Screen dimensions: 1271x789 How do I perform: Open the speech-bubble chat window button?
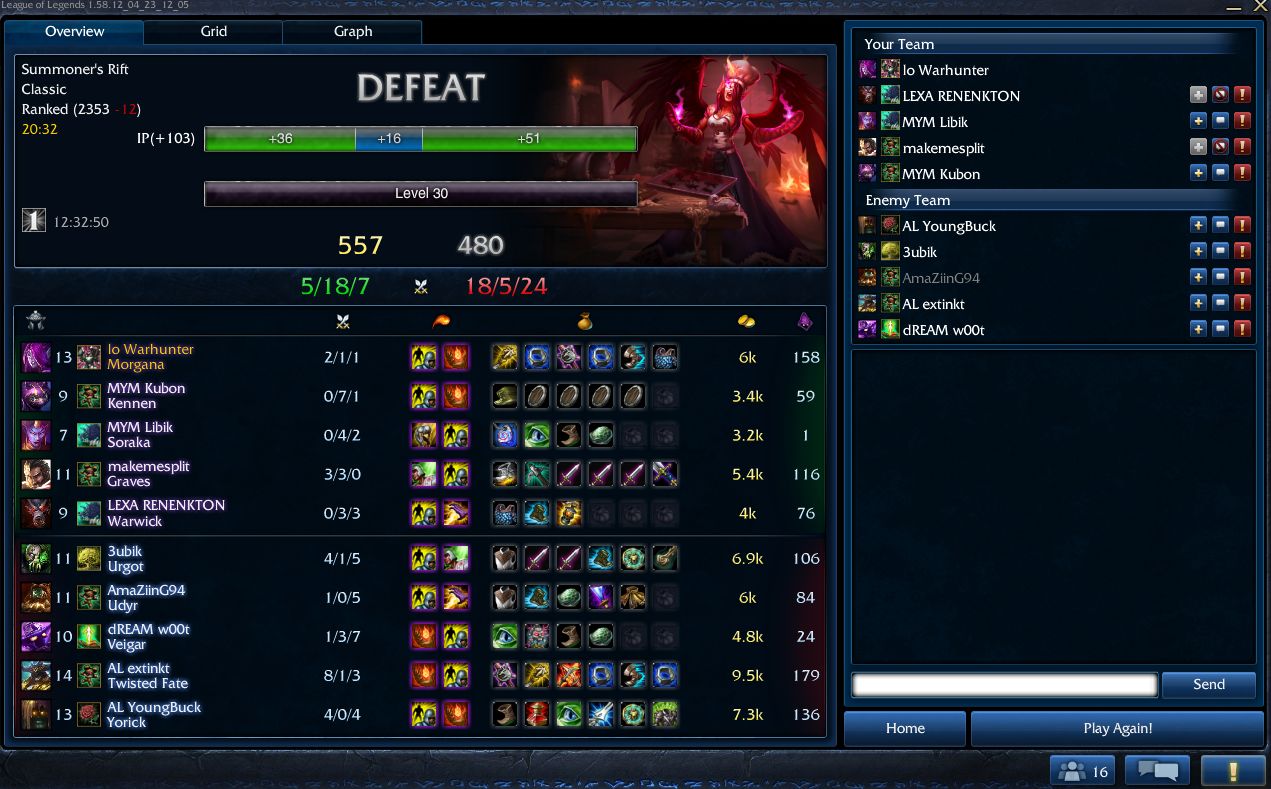pyautogui.click(x=1157, y=771)
